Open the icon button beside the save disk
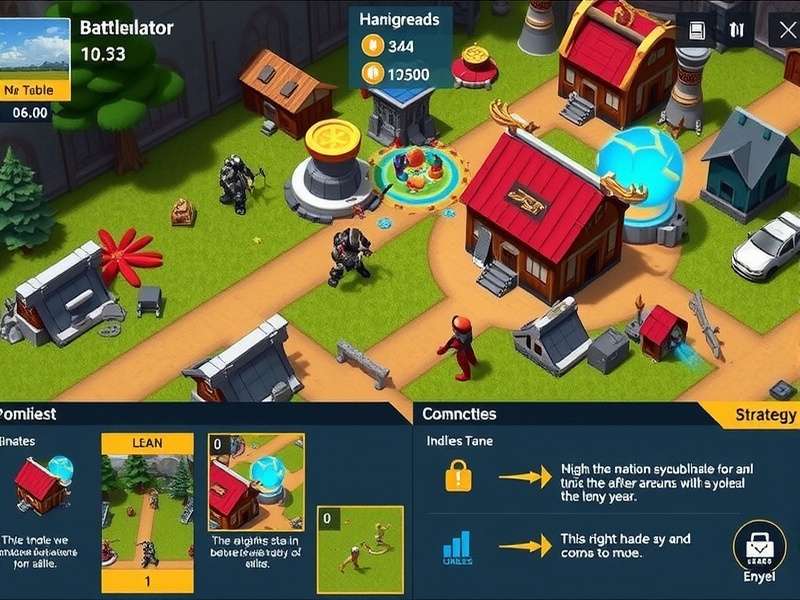This screenshot has height=600, width=800. [737, 30]
